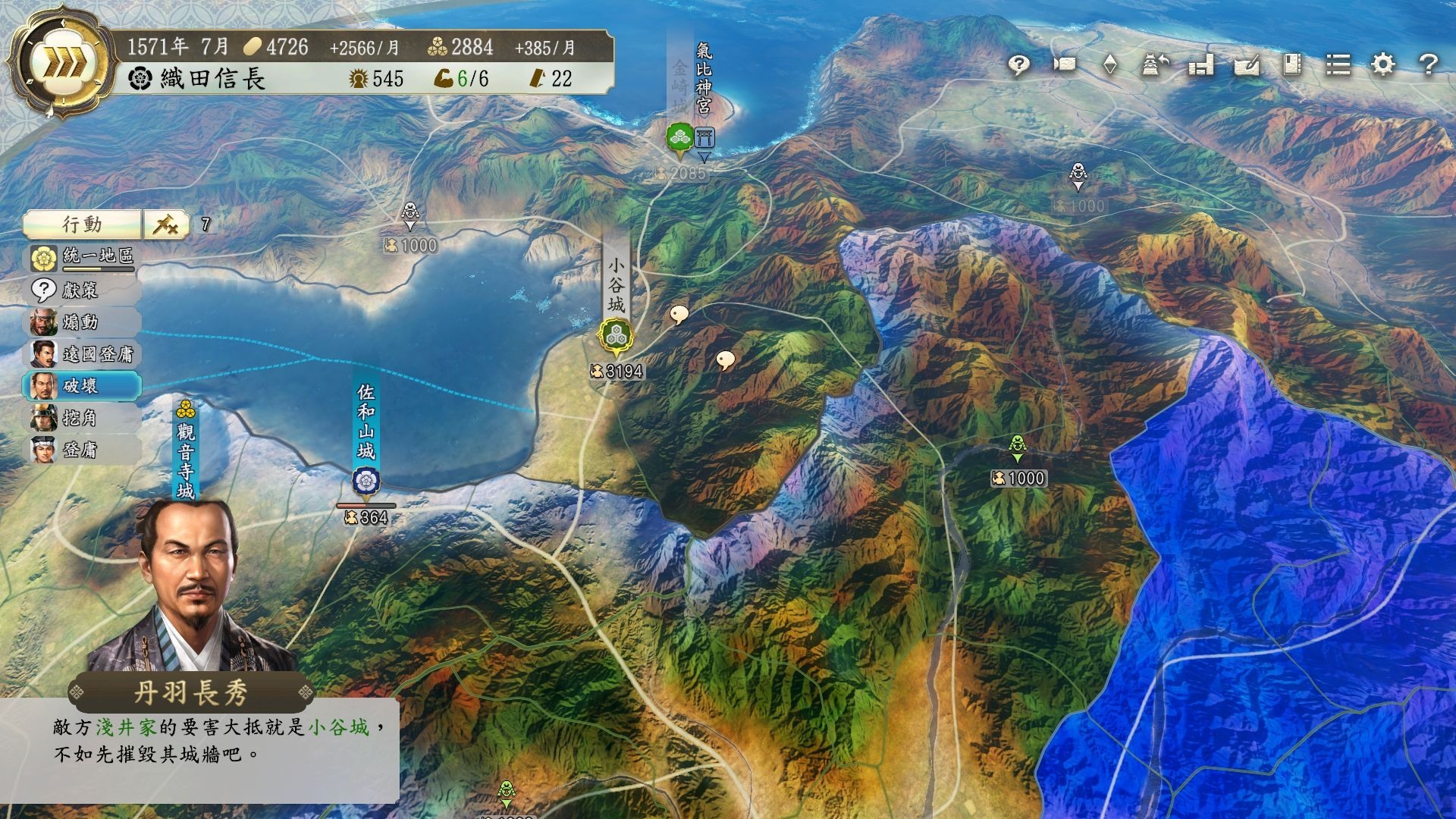Choose the highlighted 破壞 sabotage proposal
This screenshot has width=1456, height=819.
82,386
